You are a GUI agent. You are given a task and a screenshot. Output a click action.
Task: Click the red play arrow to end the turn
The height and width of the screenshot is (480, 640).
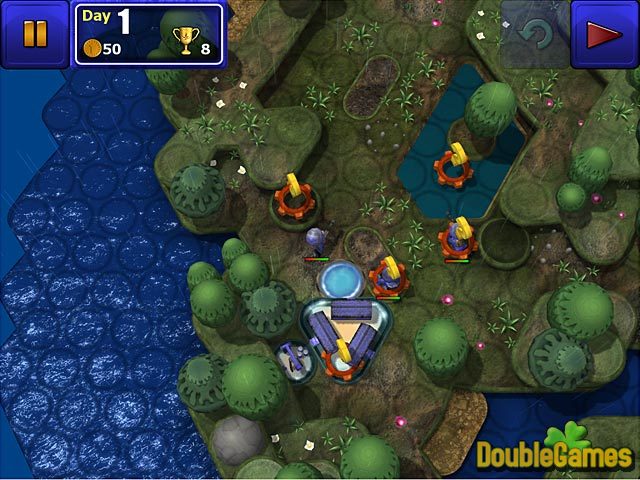604,35
